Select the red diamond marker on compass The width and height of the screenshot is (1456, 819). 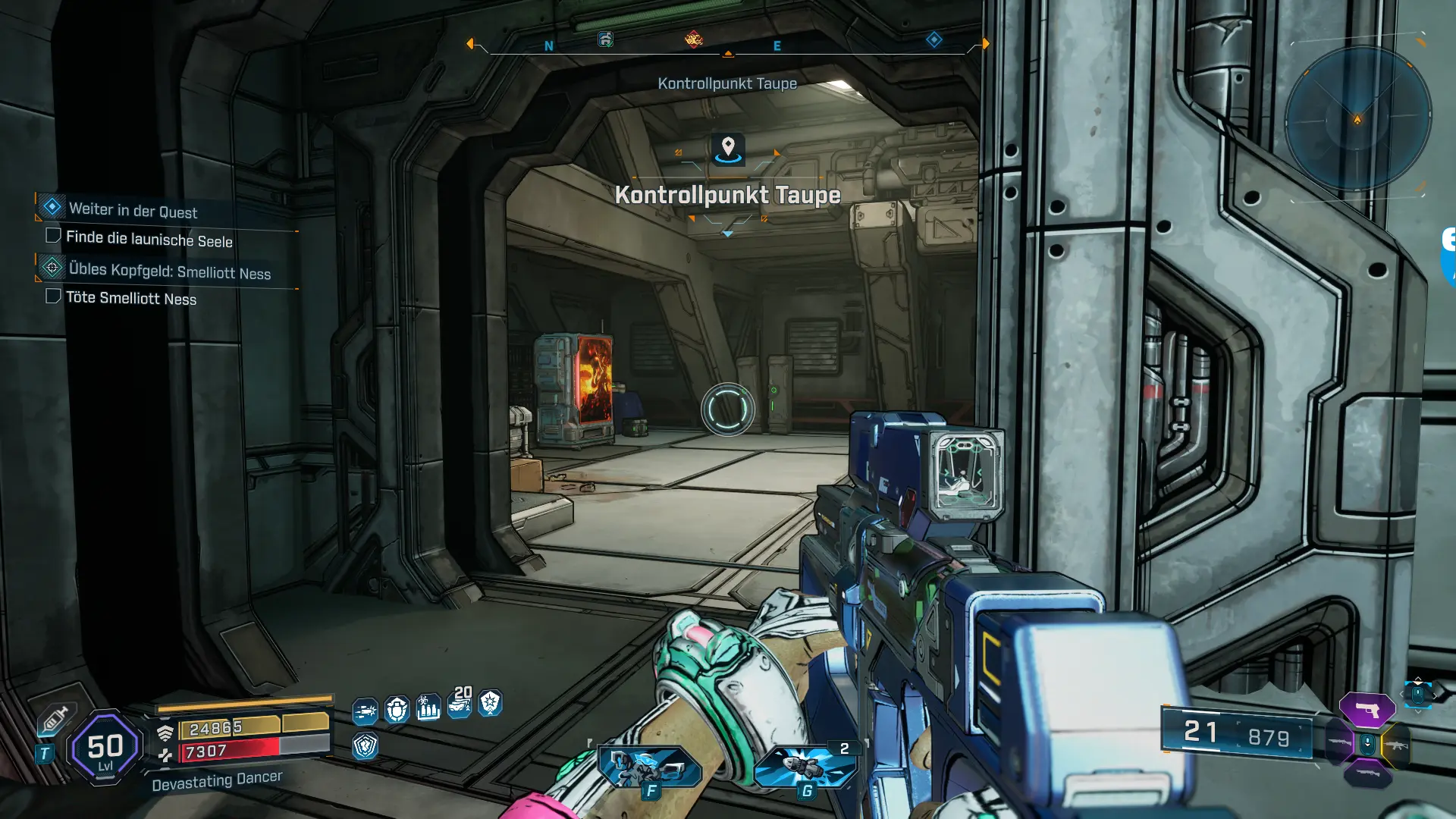693,39
